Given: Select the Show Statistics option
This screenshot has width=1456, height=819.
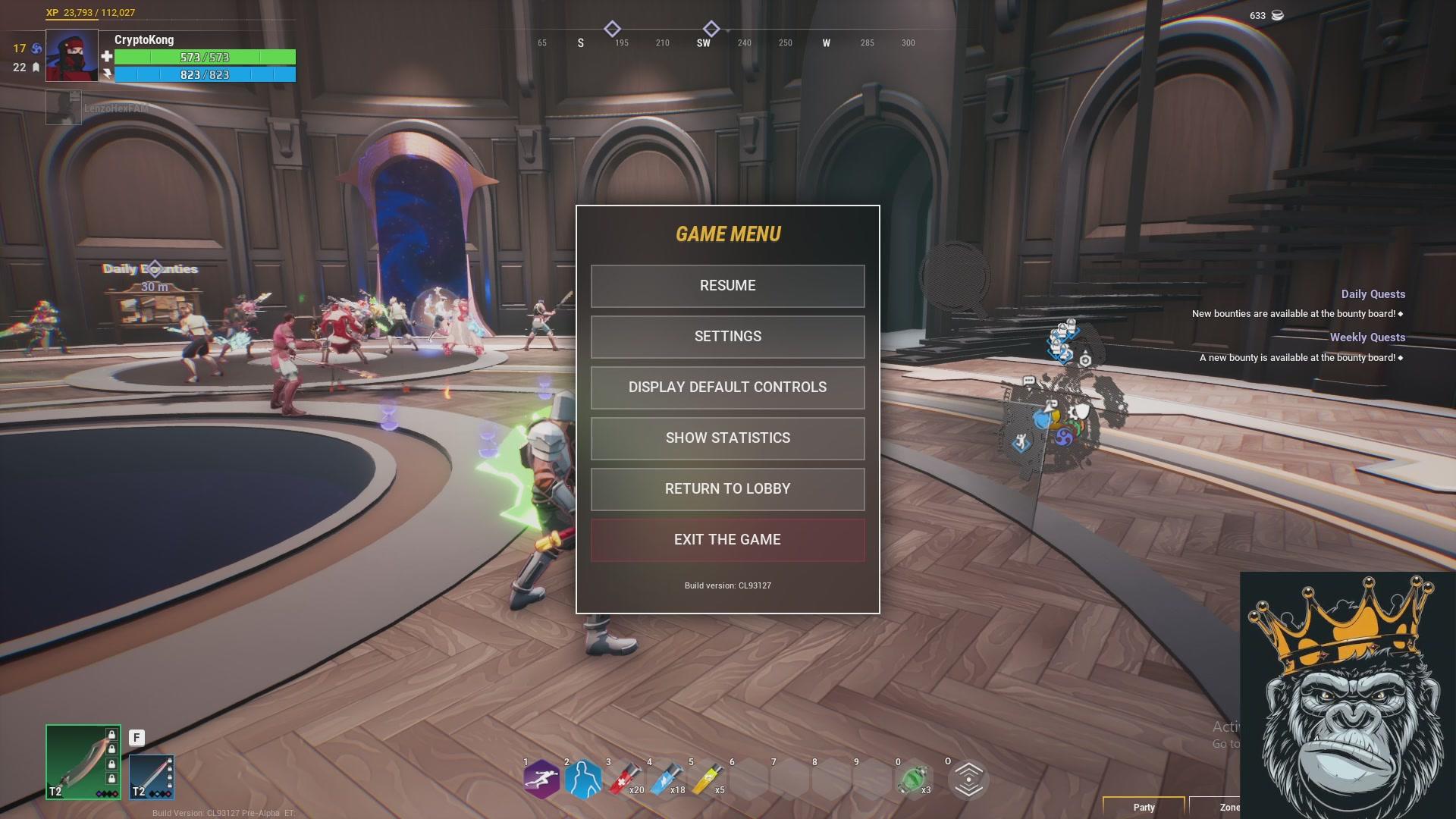Looking at the screenshot, I should (x=727, y=438).
